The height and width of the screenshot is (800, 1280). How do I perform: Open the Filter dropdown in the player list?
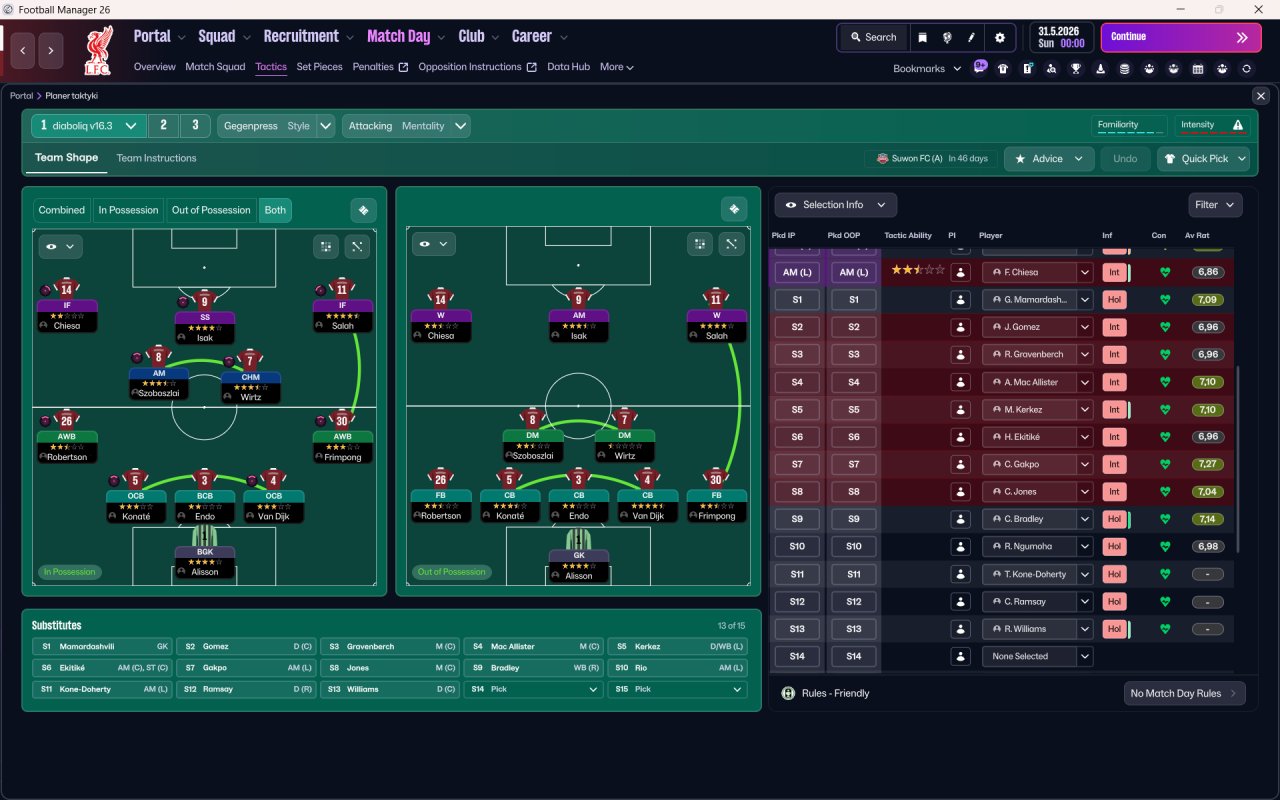click(x=1215, y=205)
